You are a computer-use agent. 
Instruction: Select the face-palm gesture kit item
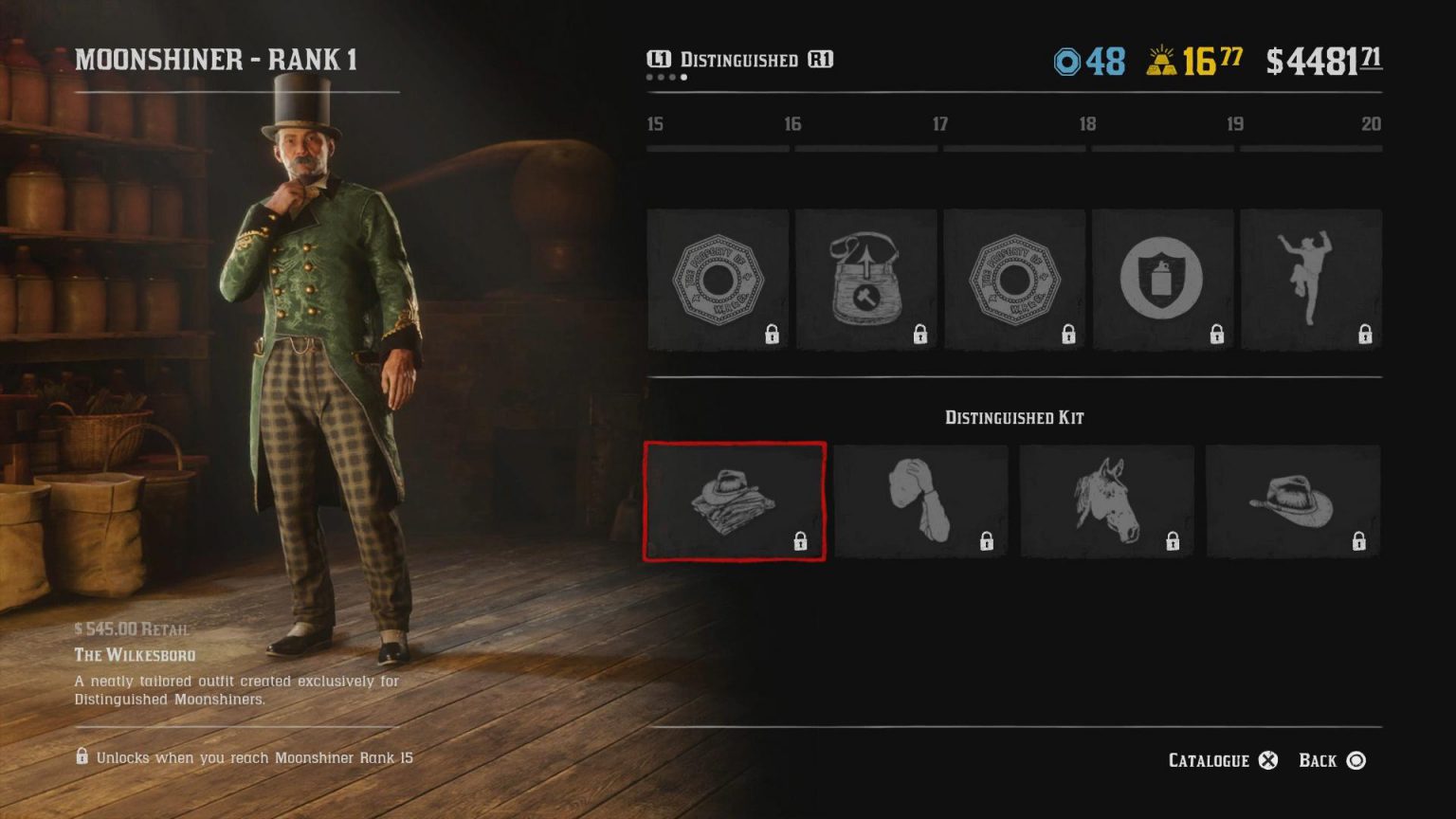pyautogui.click(x=920, y=500)
